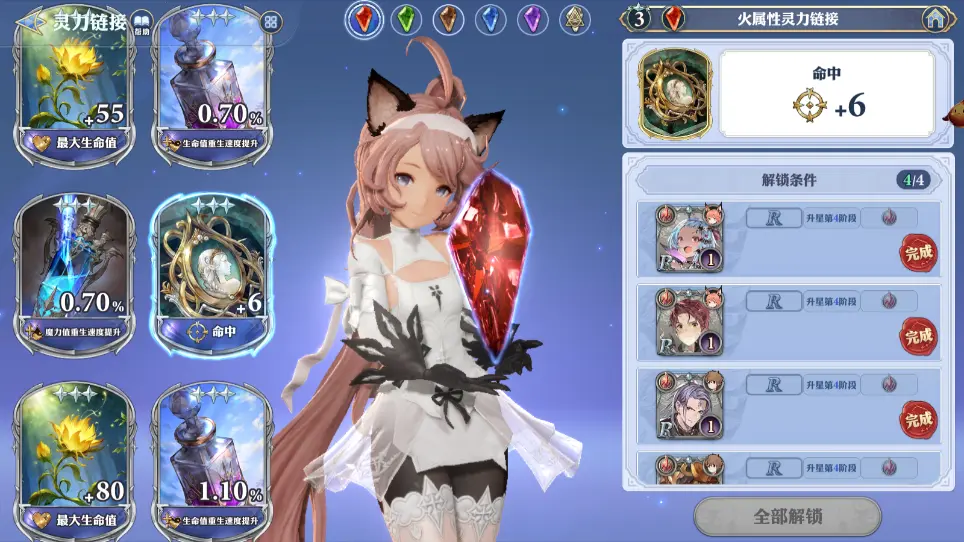
Task: Open the help book icon
Action: coord(141,22)
